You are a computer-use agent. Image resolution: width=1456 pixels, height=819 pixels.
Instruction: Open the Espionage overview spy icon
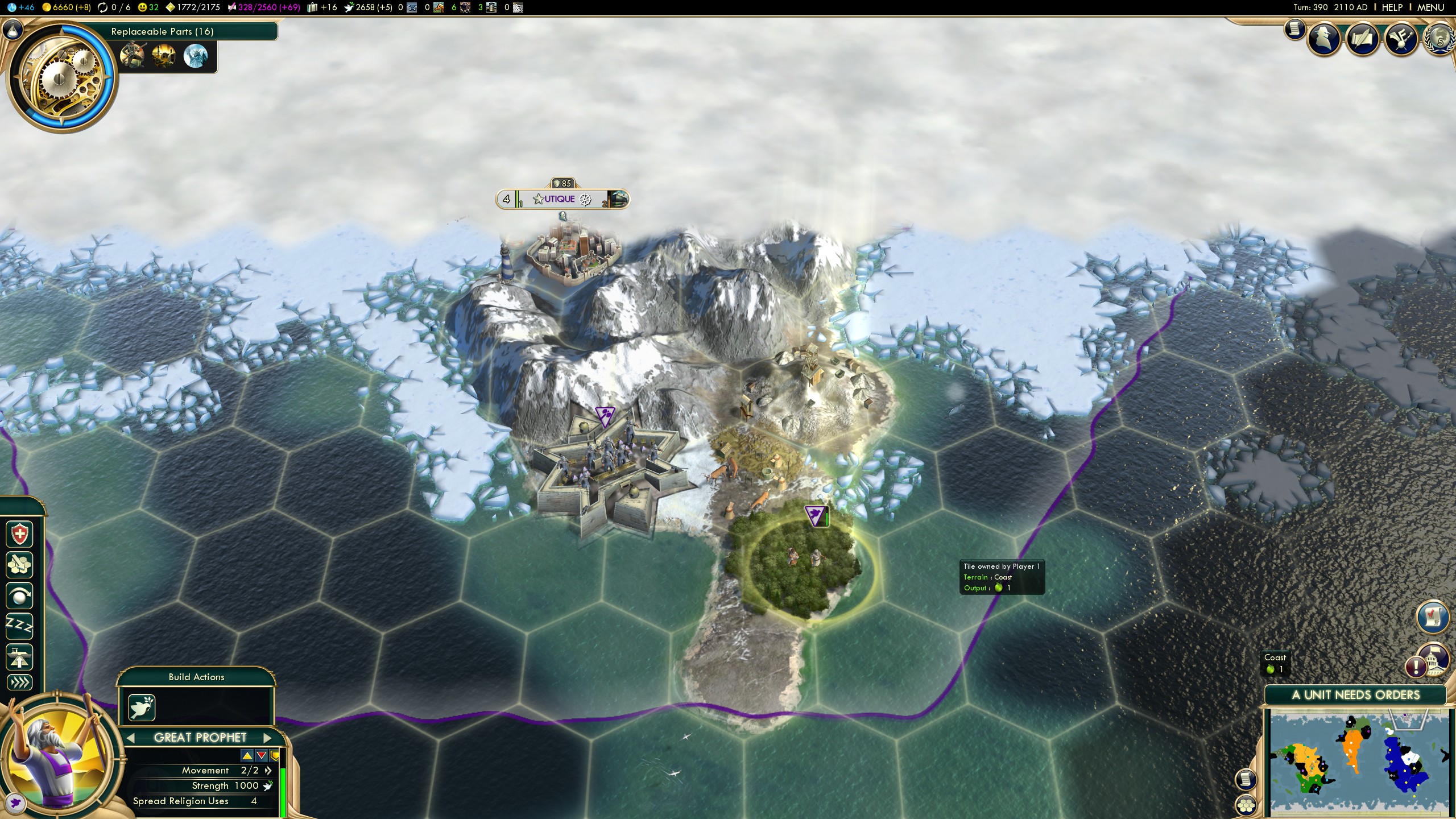pos(1323,40)
